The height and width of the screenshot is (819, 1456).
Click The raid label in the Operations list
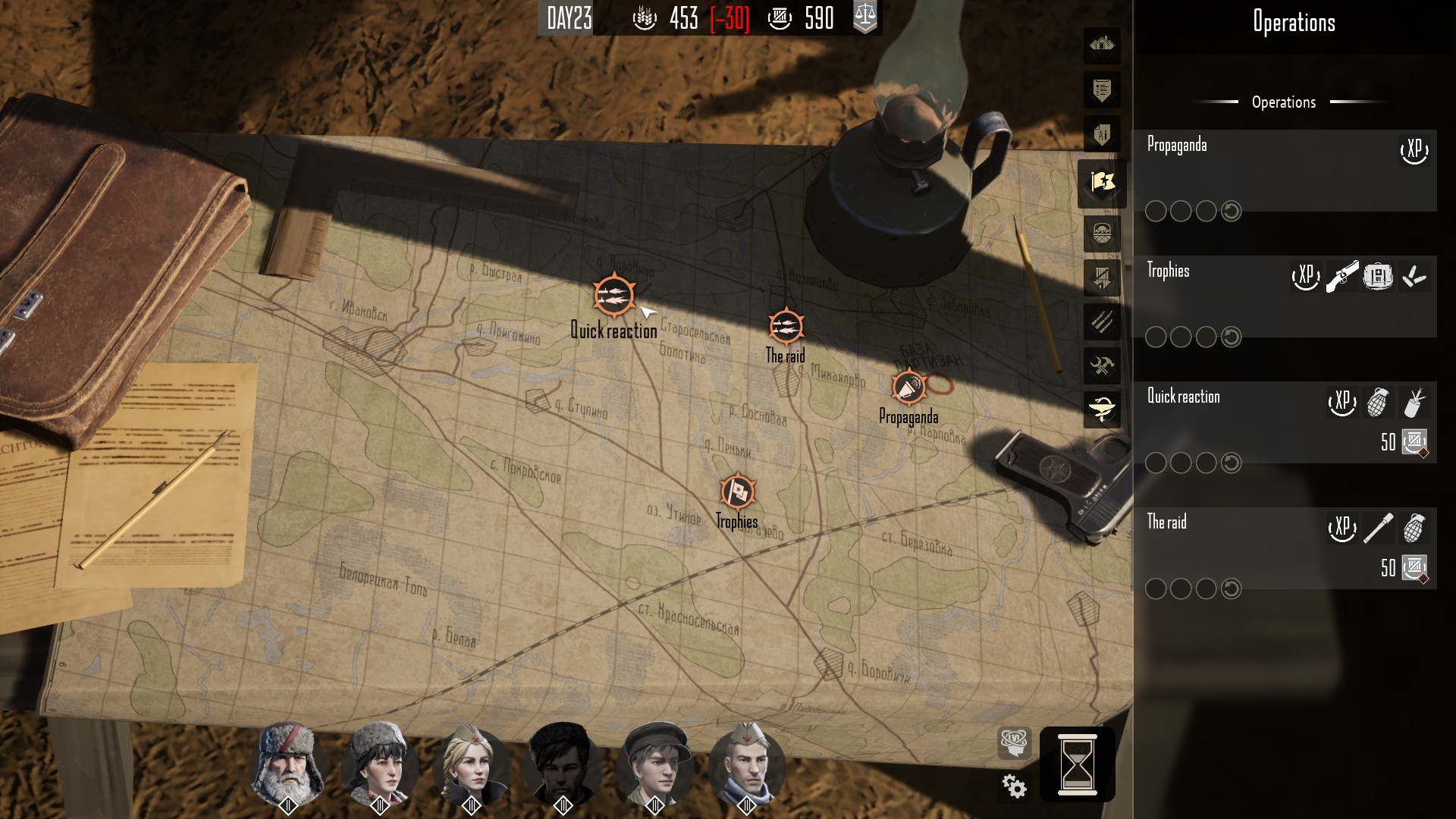(1167, 522)
